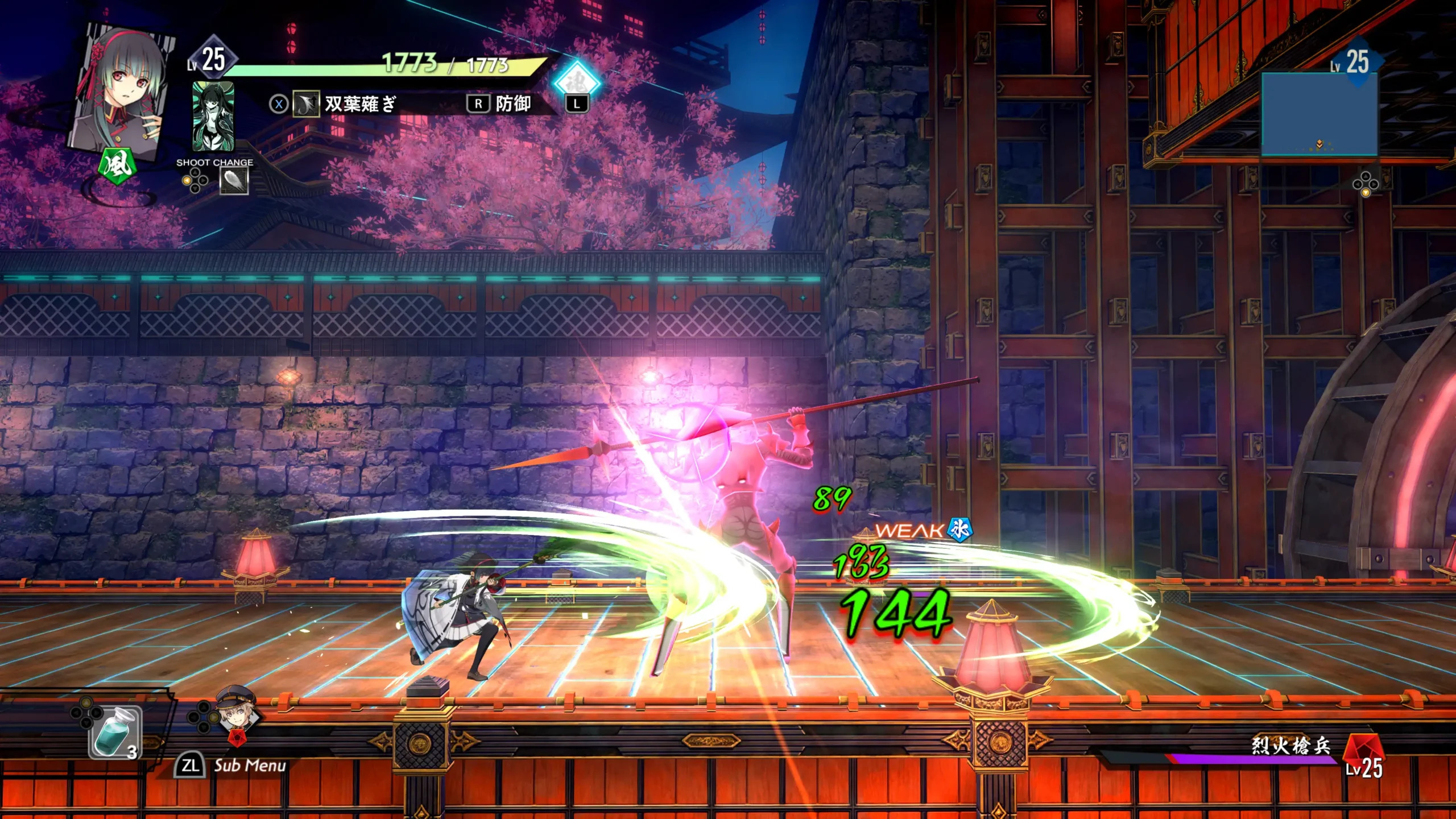Screen dimensions: 1456x819
Task: Choose the Shoot Change feather icon
Action: point(234,181)
